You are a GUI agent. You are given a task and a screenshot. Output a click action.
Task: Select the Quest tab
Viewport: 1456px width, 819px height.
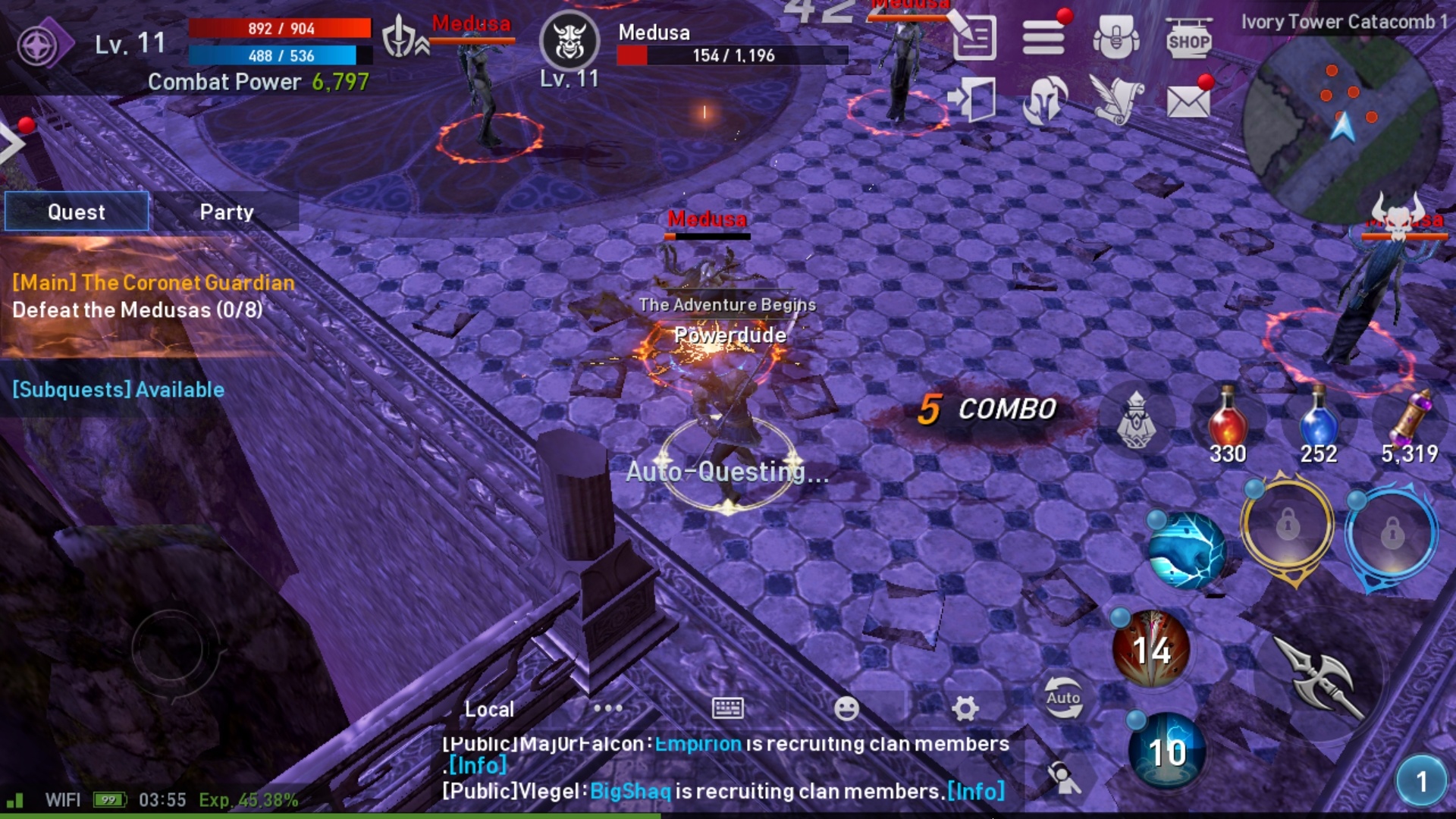(x=76, y=212)
